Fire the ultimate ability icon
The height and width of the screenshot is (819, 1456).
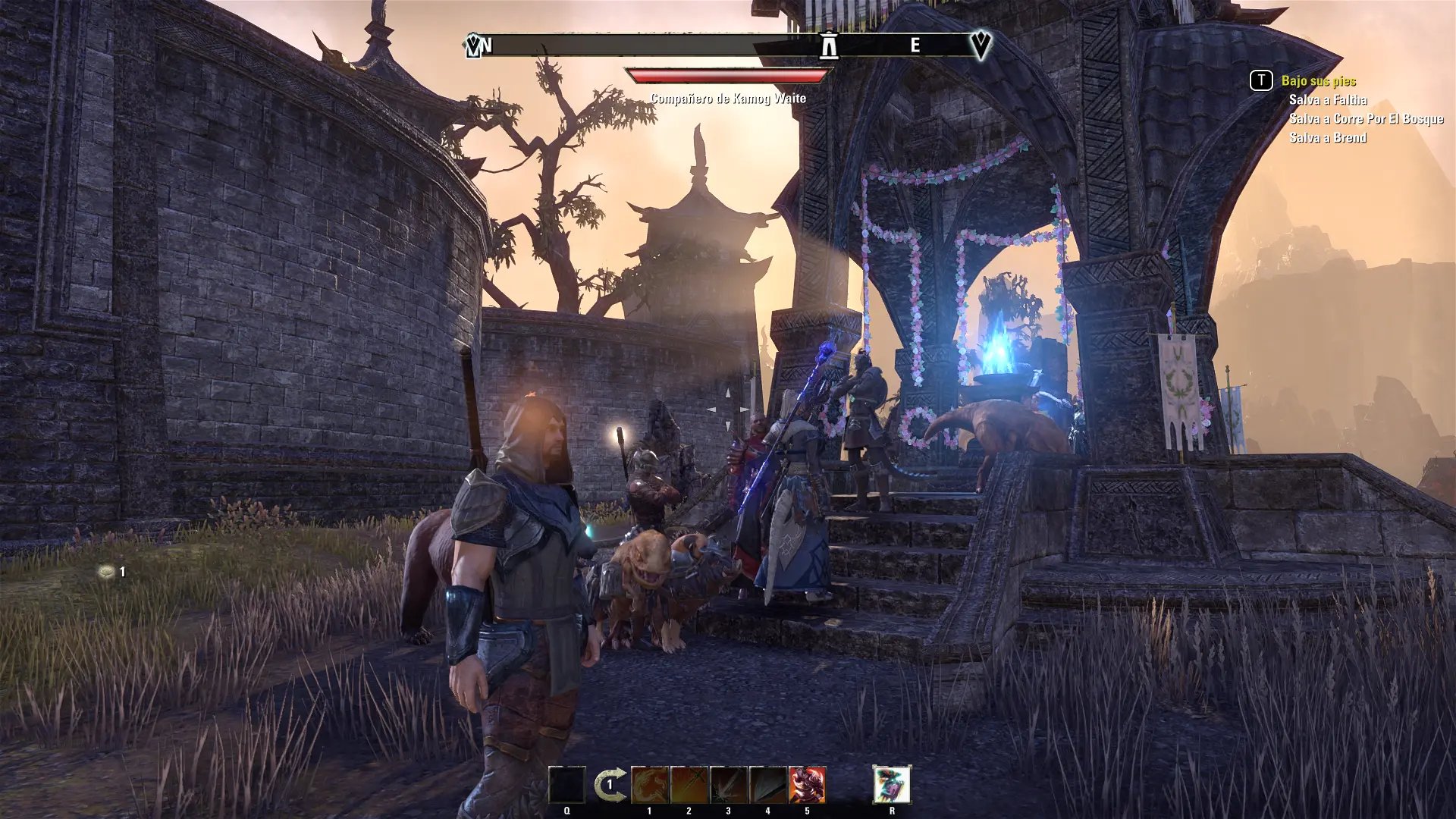click(892, 784)
